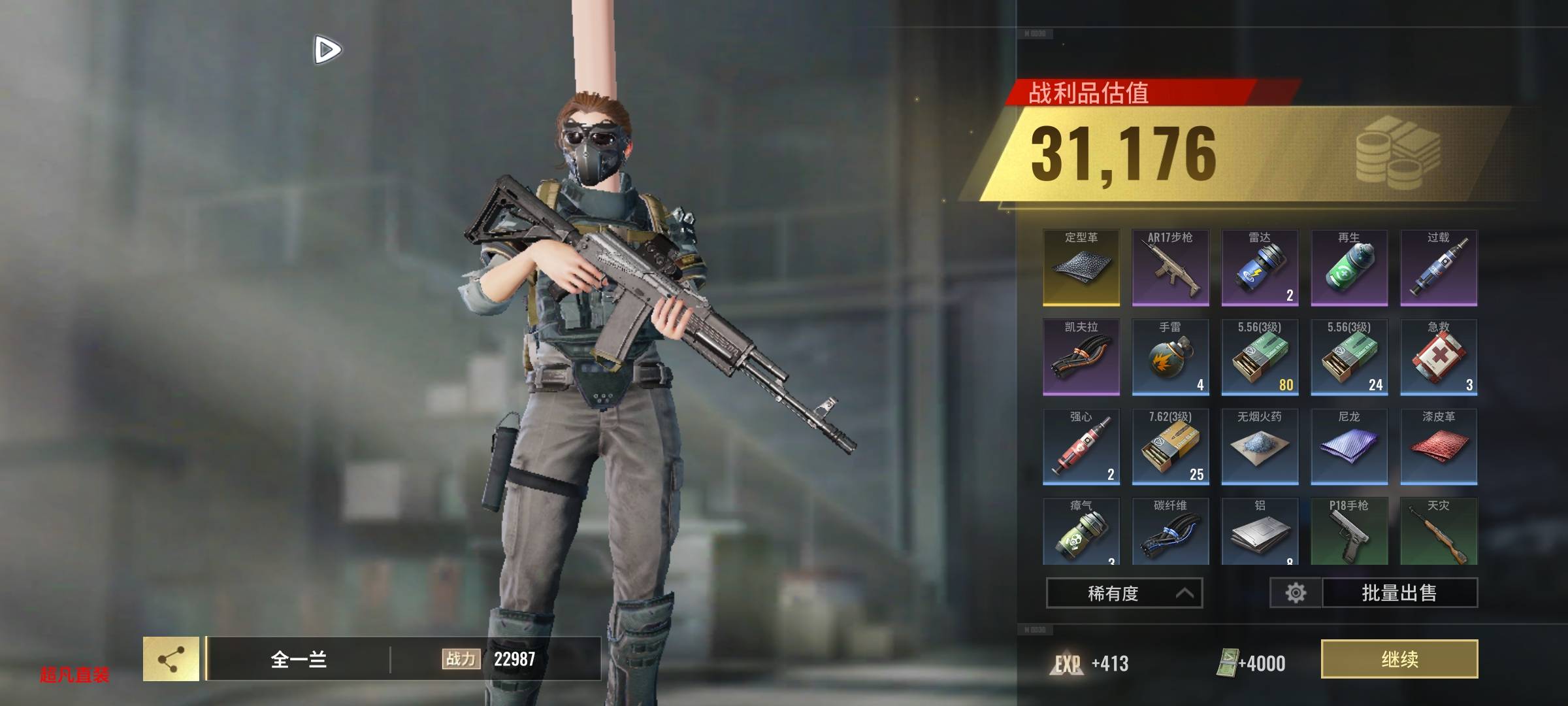Choose the 雷达 radar item slot
The width and height of the screenshot is (1568, 706).
tap(1260, 267)
